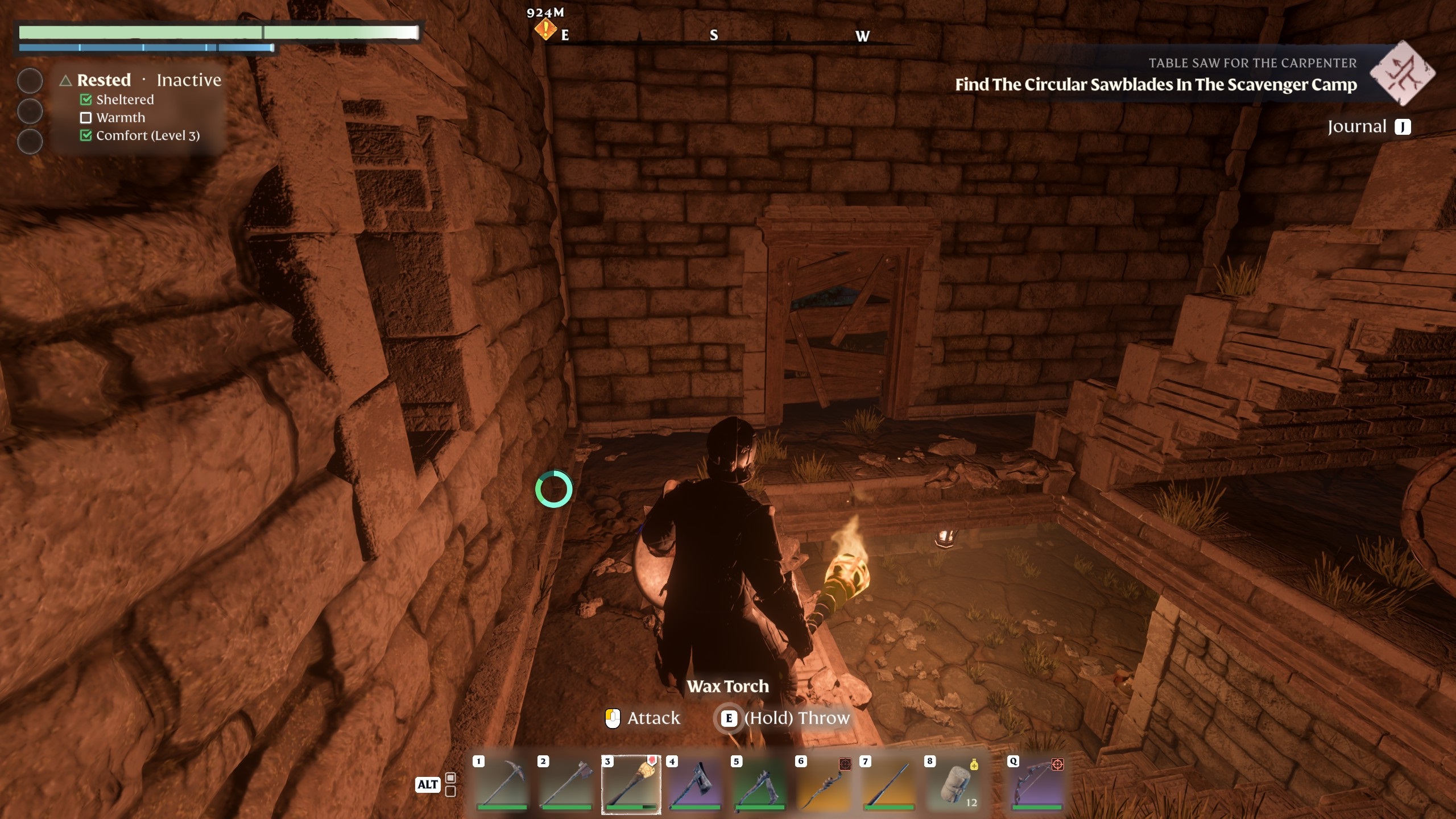Toggle the Comfort (Level 3) checkbox
Viewport: 1456px width, 819px height.
pos(86,136)
